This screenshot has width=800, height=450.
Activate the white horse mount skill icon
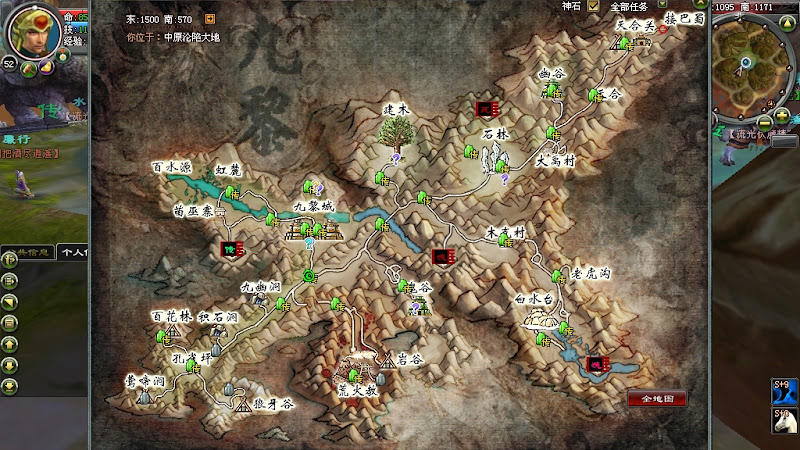point(783,419)
